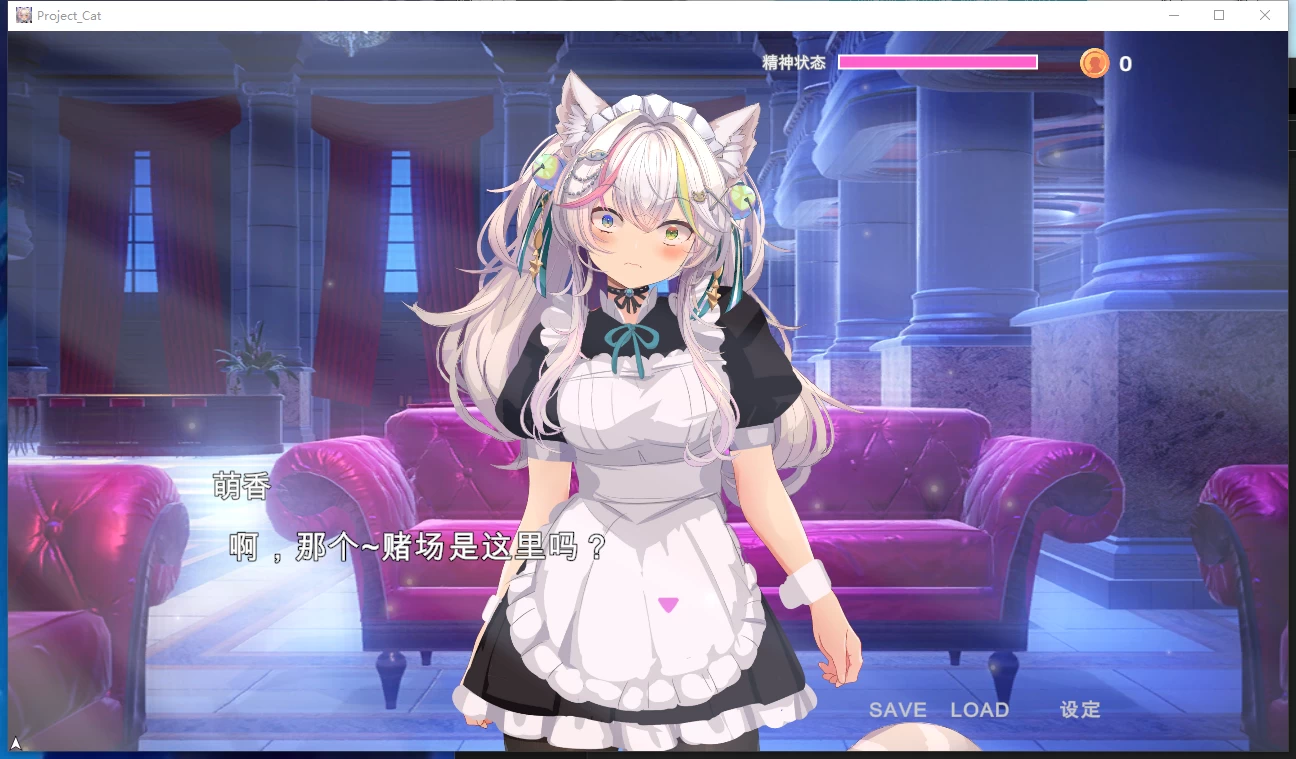1296x759 pixels.
Task: Click the Project_Cat icon in the title bar
Action: tap(22, 15)
